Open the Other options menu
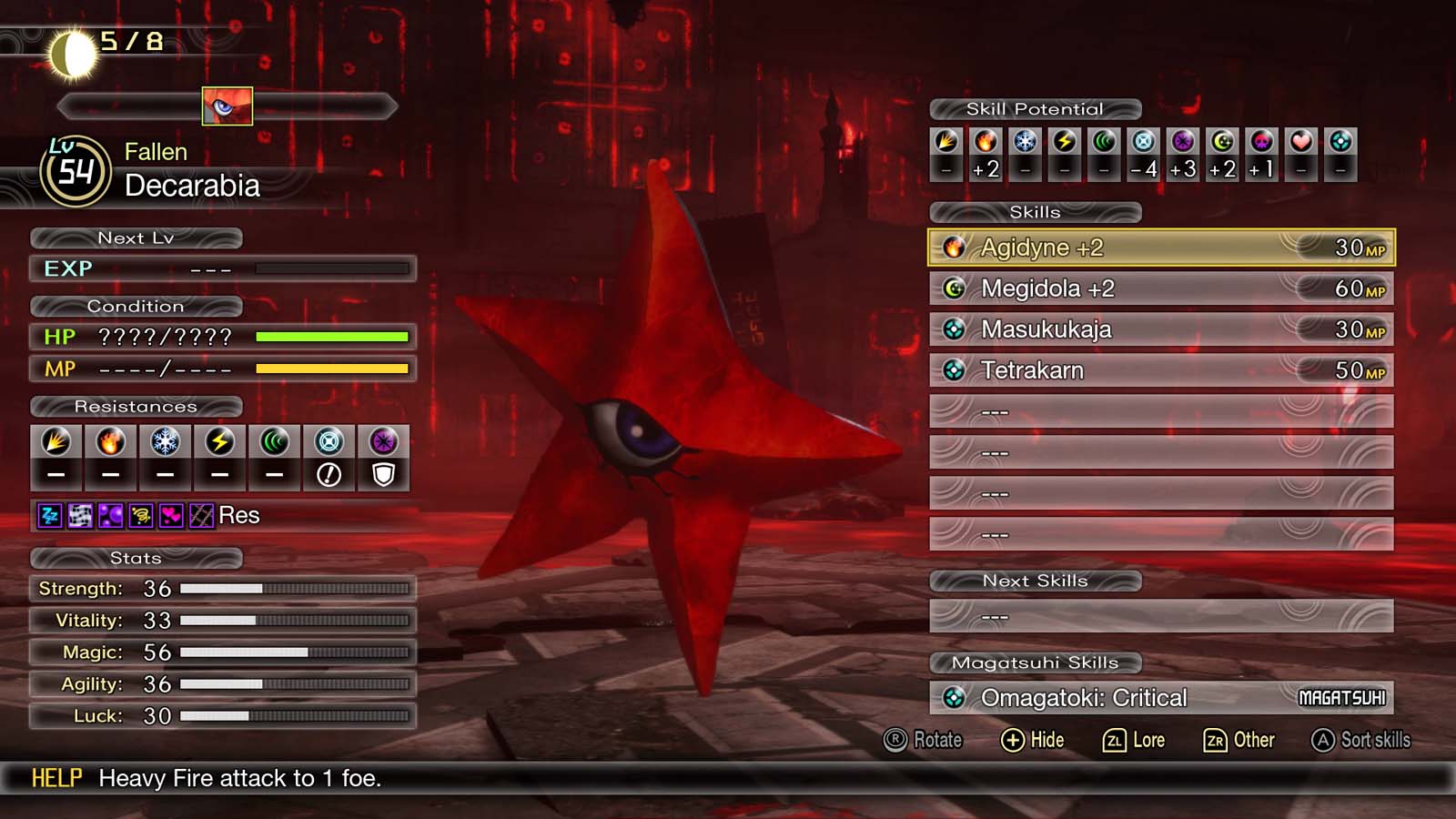 point(1239,740)
